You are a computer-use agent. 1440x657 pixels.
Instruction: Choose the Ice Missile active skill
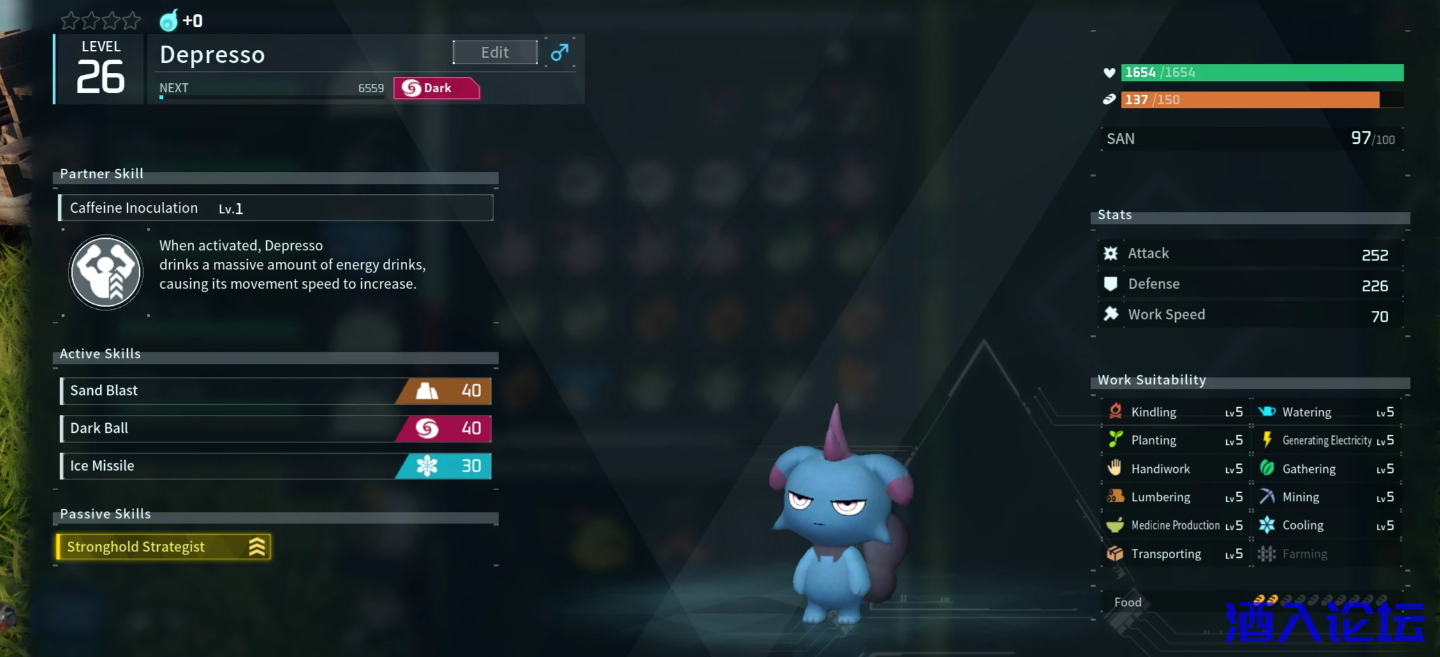click(x=275, y=466)
